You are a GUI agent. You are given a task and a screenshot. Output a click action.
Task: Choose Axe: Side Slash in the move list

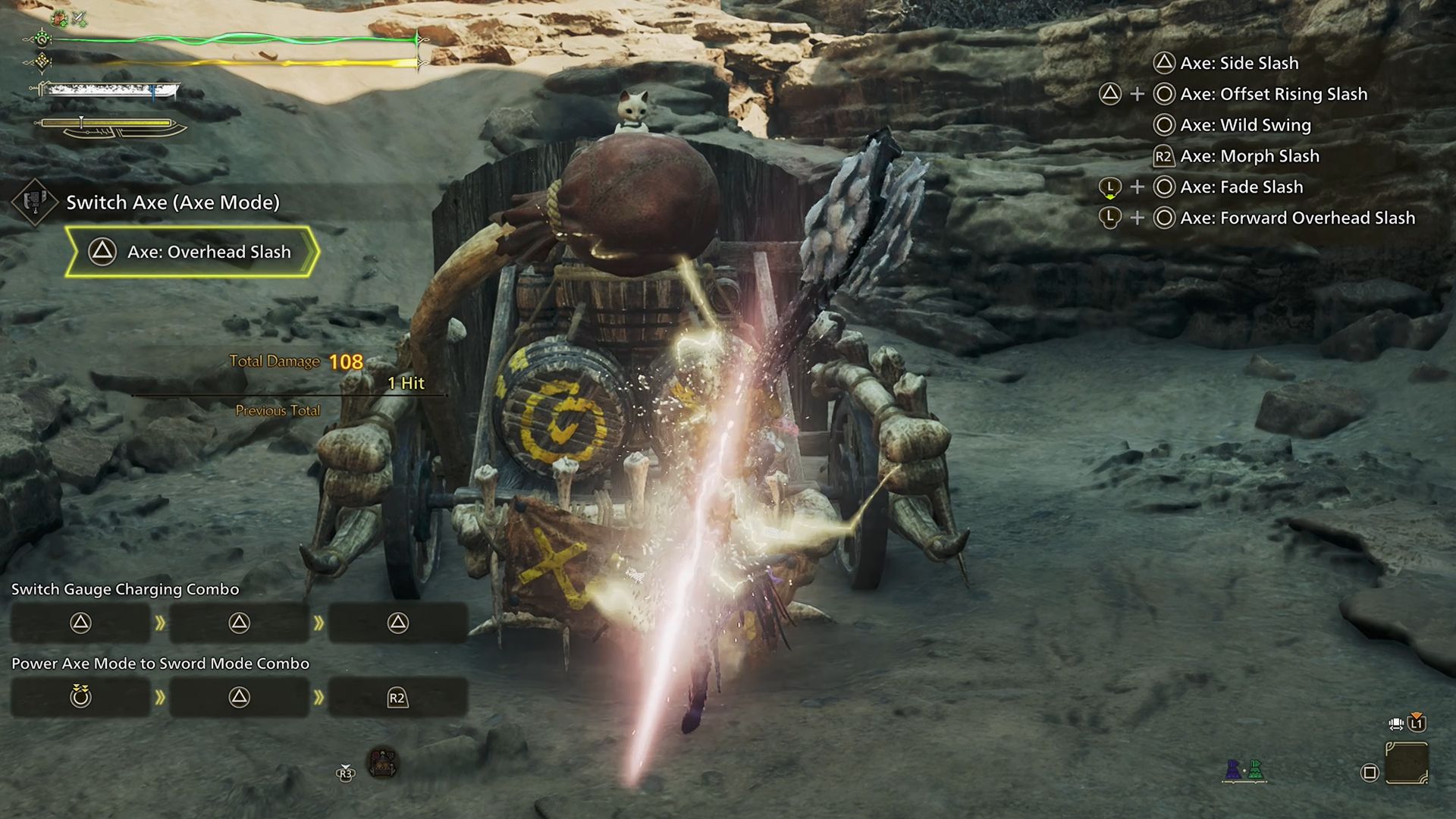point(1239,63)
